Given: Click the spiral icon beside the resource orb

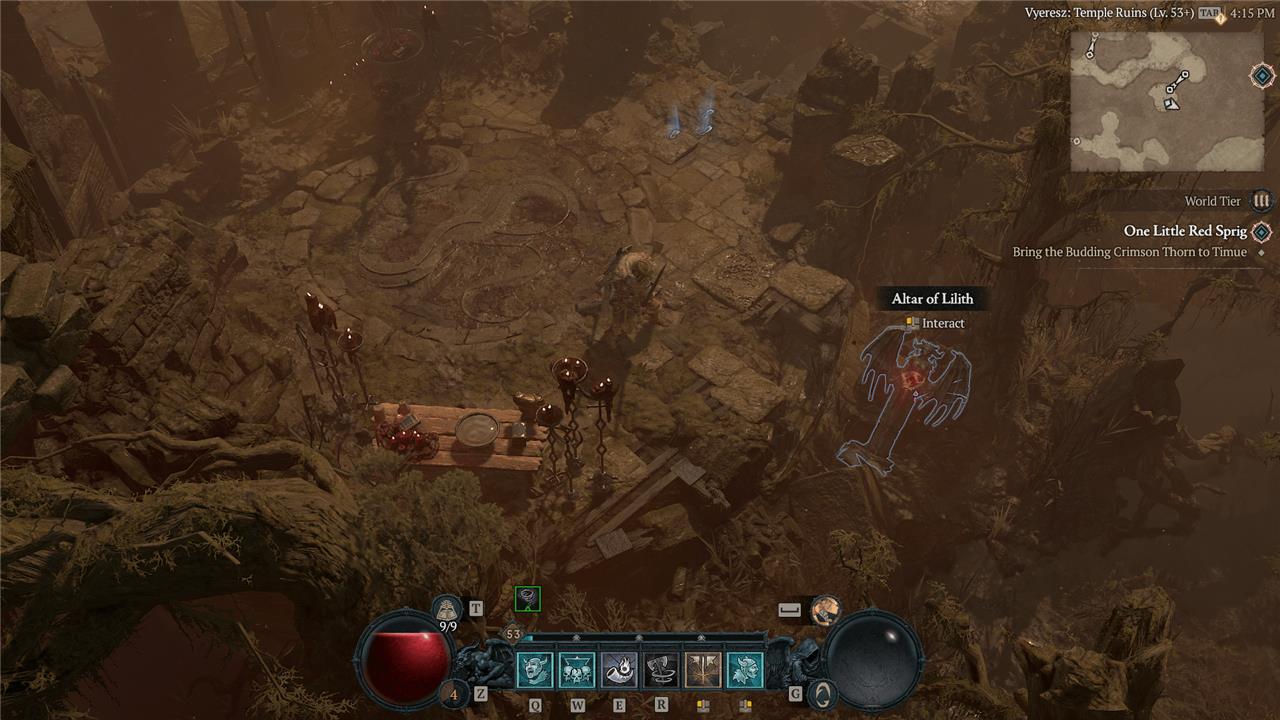Looking at the screenshot, I should [x=821, y=693].
